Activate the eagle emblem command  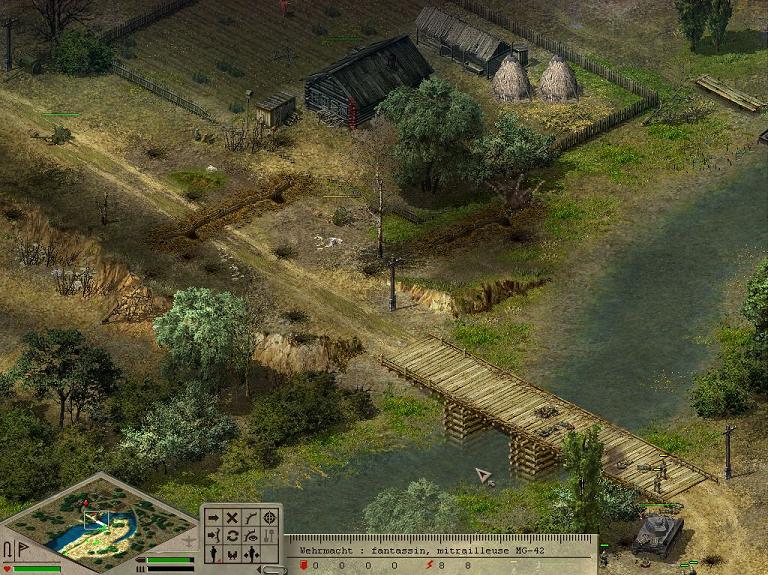pyautogui.click(x=232, y=553)
